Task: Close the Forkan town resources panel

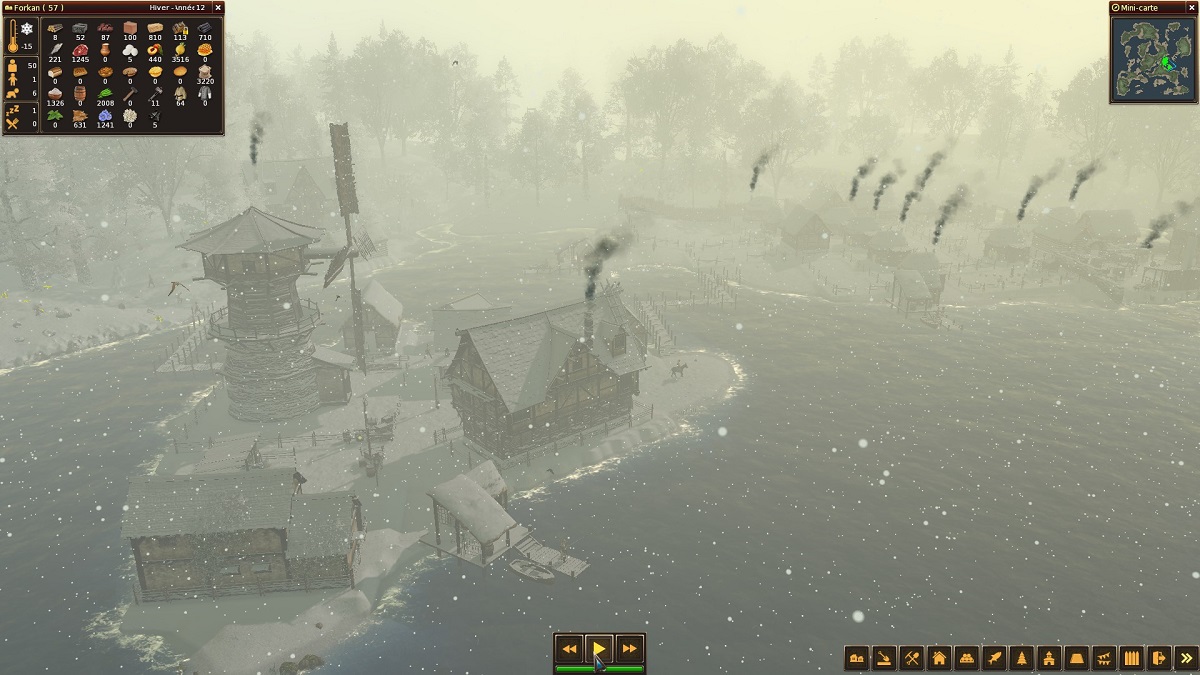Action: point(218,8)
